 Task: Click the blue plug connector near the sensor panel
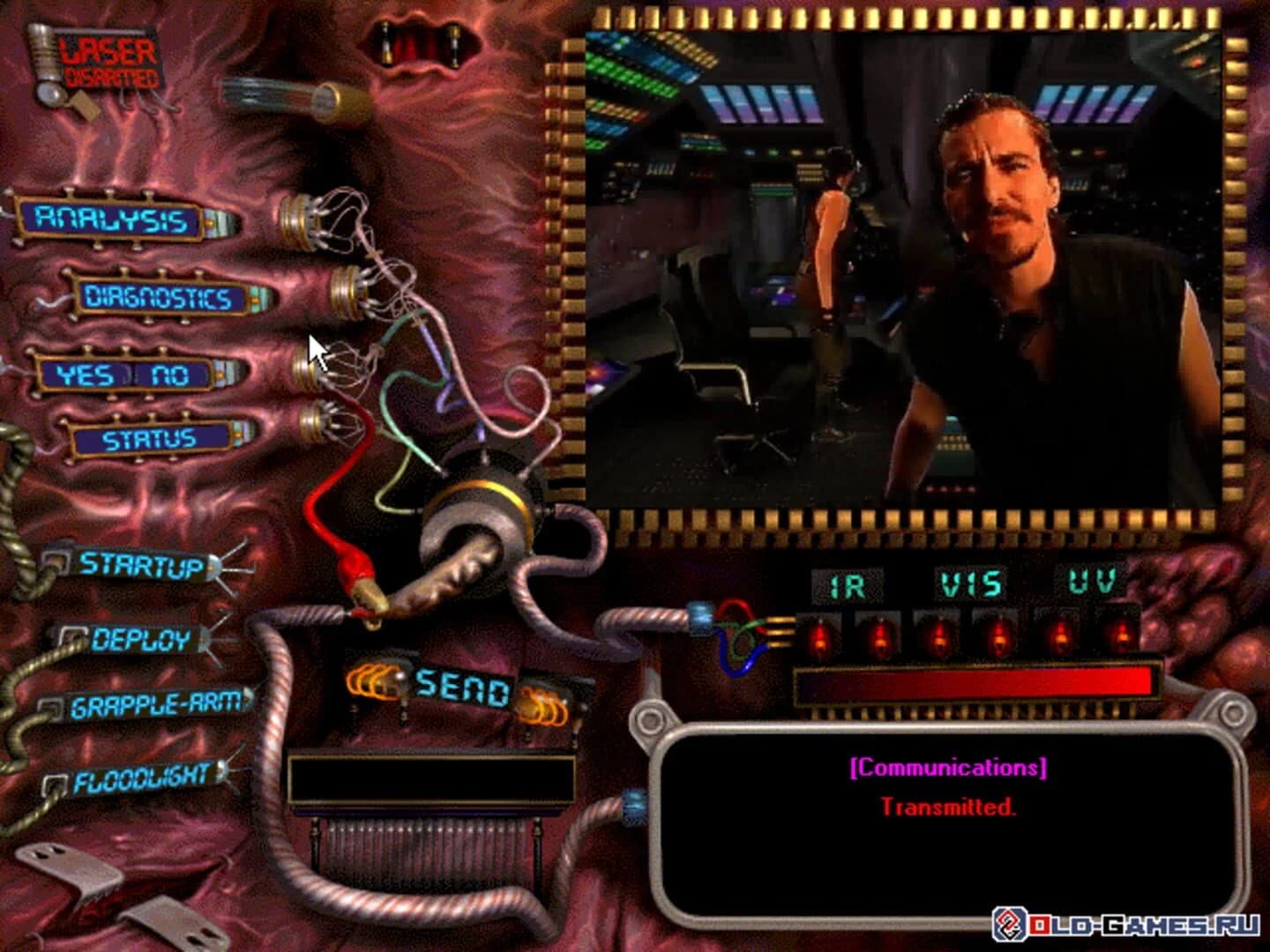(702, 617)
